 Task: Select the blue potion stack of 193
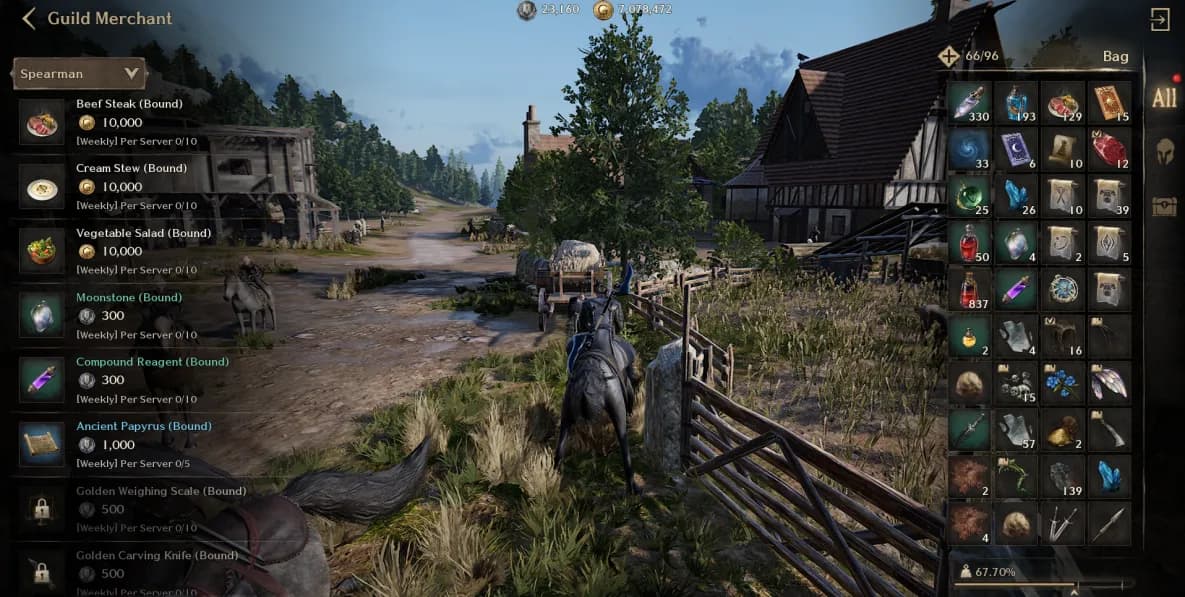[1016, 102]
